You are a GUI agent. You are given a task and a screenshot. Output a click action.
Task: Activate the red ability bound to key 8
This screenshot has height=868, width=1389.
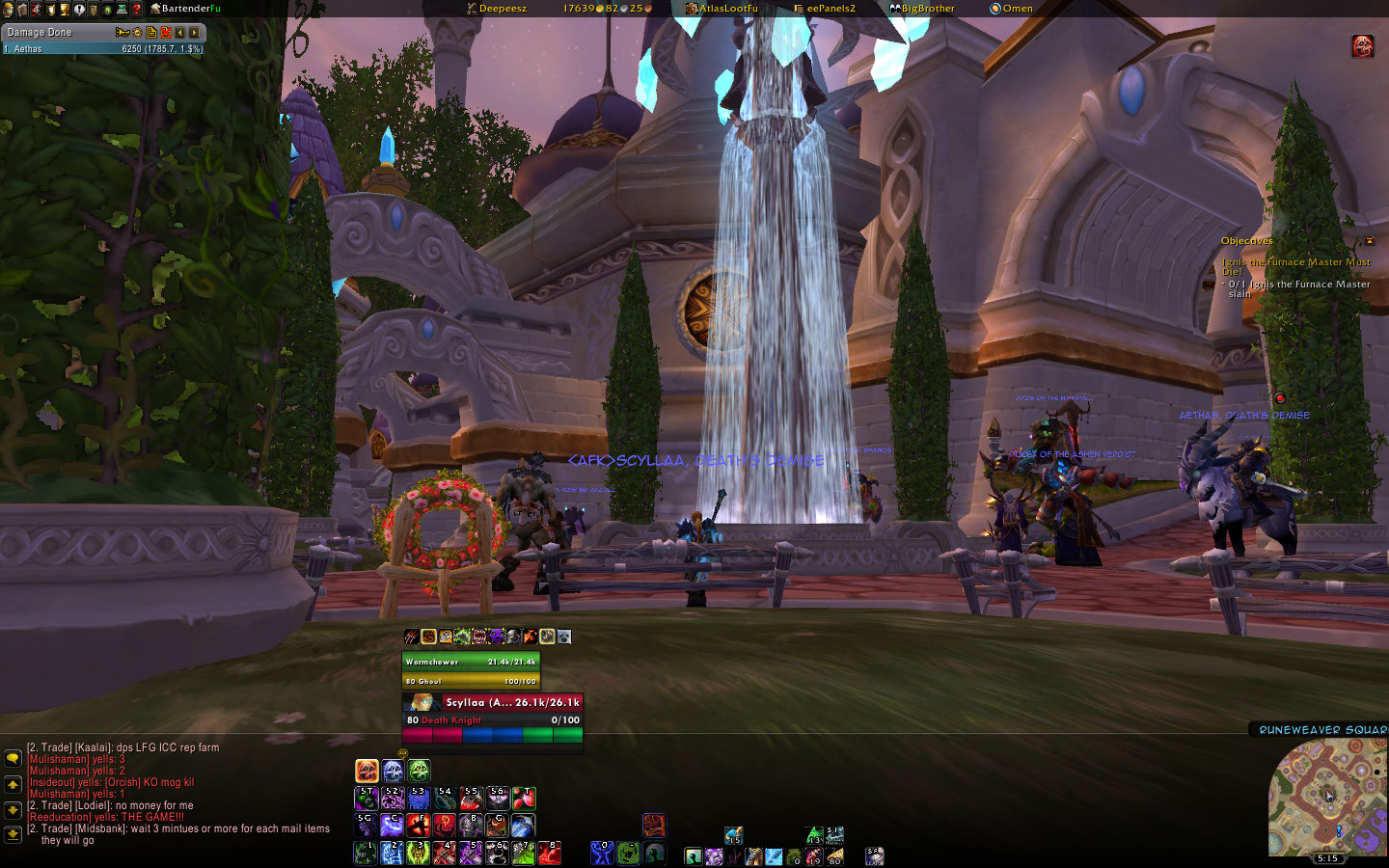(549, 853)
